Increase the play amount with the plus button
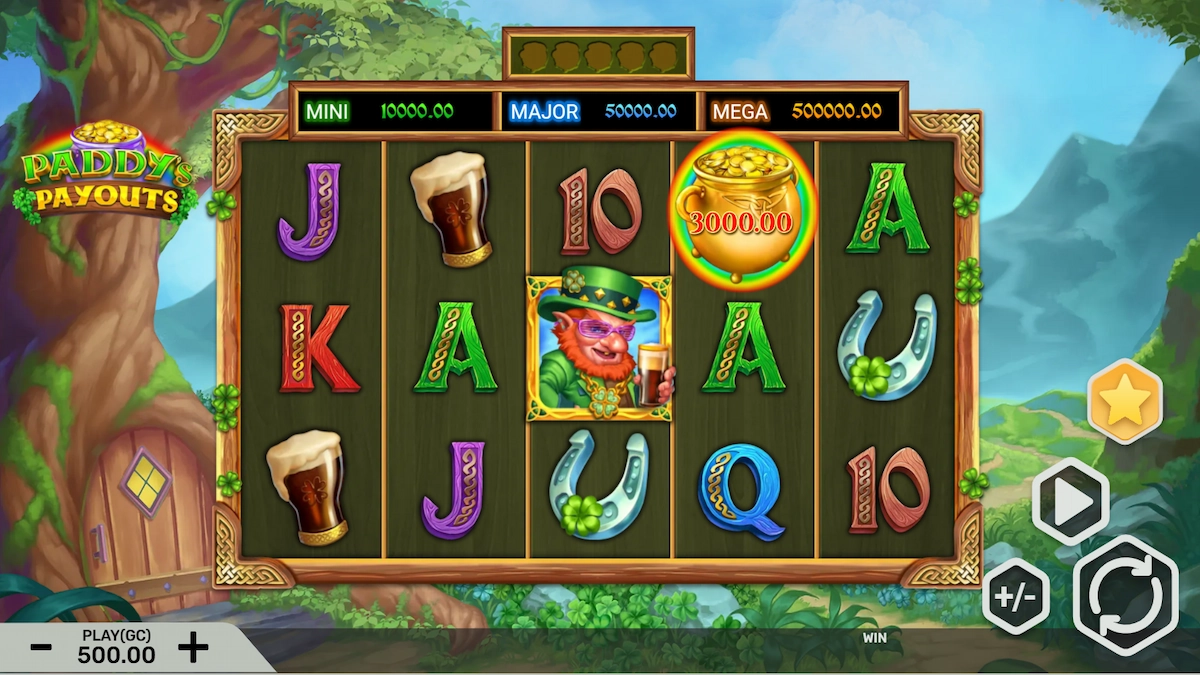 pos(193,647)
